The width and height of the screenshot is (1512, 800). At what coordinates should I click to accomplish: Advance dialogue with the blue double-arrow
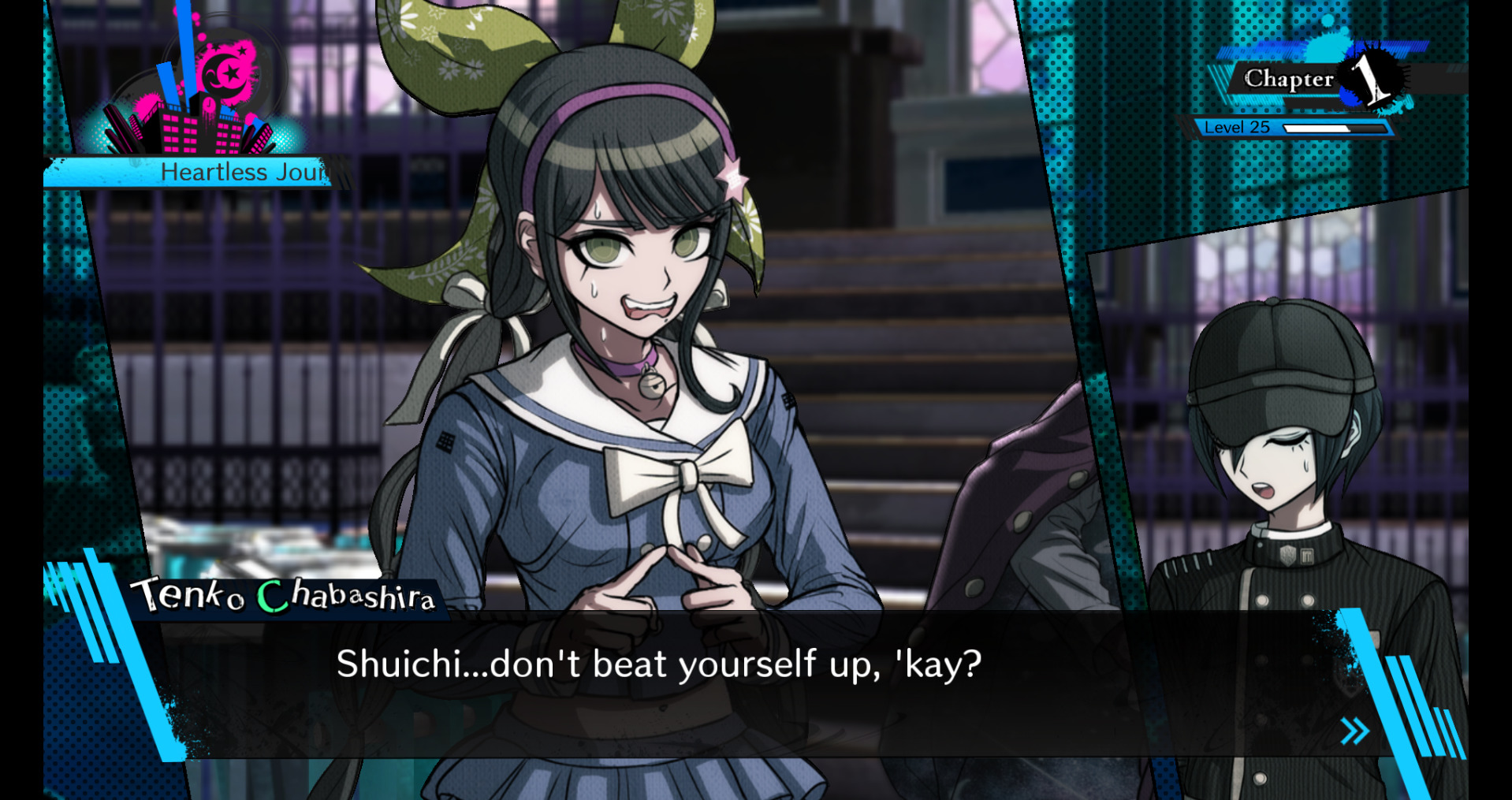[1354, 731]
